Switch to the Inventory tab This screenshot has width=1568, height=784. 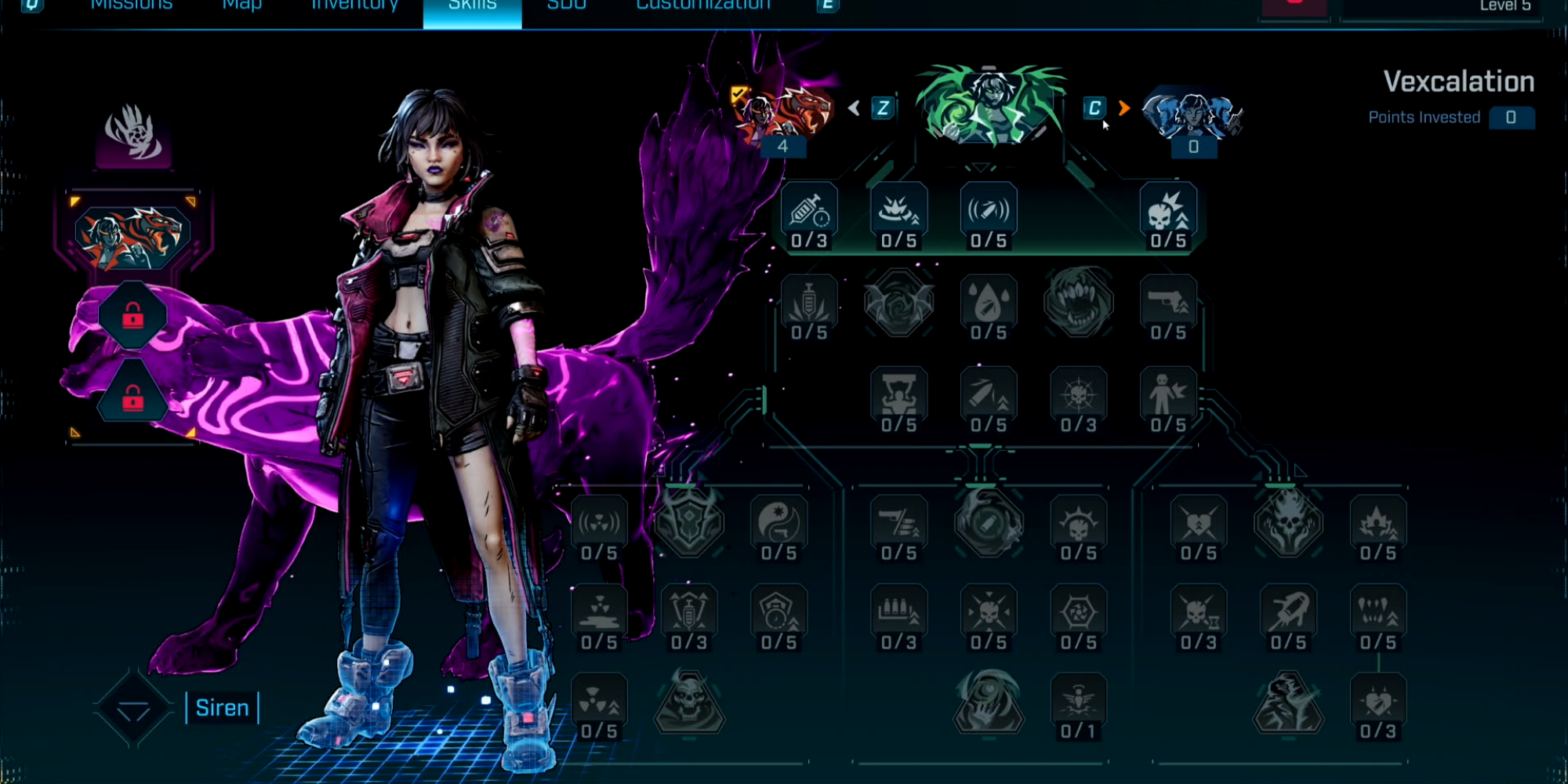(x=354, y=6)
